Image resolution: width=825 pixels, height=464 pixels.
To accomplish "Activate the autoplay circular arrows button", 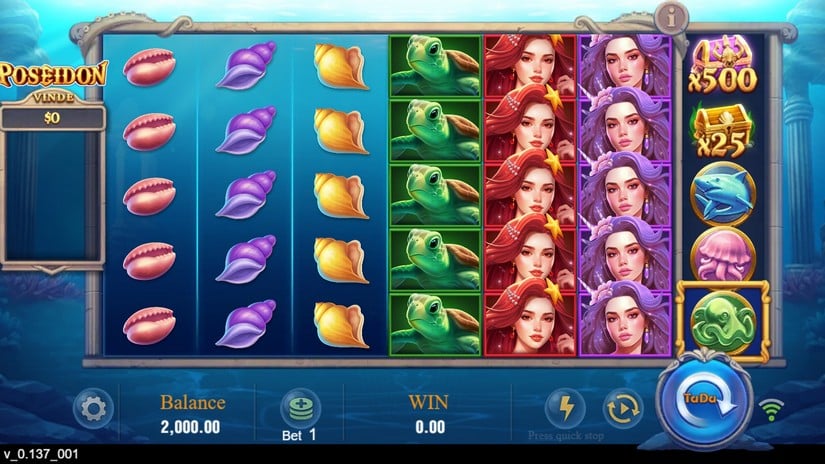I will (x=622, y=408).
